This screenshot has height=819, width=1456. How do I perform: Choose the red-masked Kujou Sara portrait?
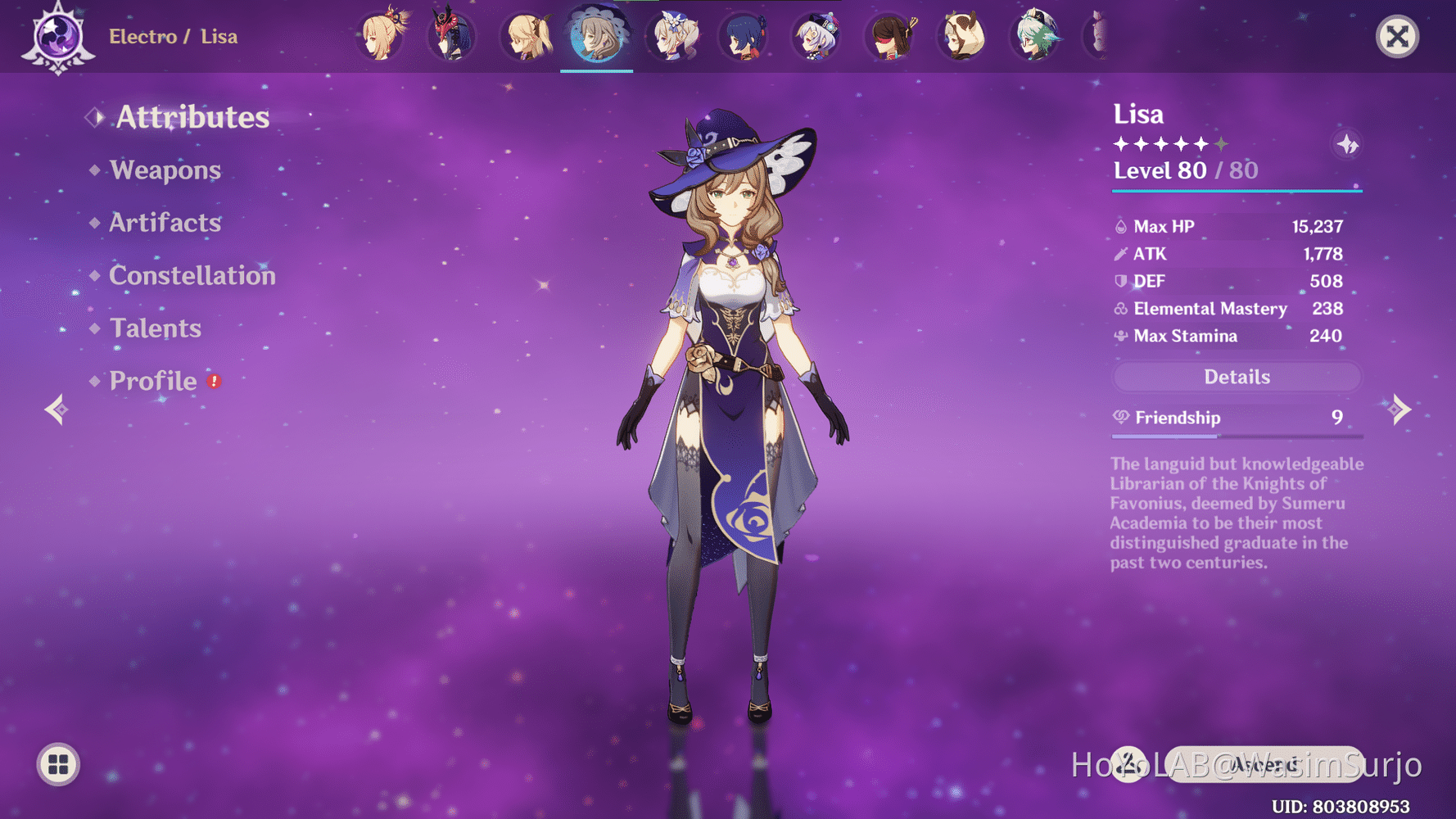[452, 36]
